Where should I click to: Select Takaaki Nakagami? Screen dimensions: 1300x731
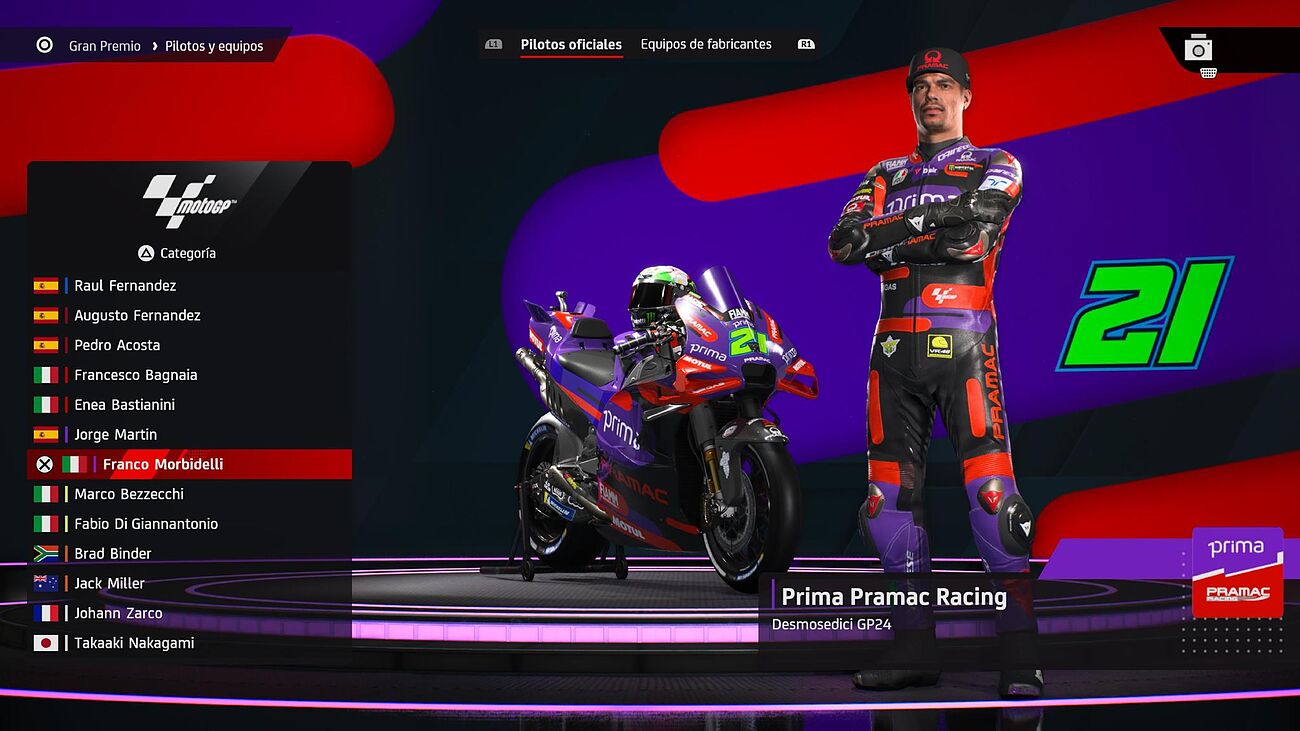pos(134,643)
